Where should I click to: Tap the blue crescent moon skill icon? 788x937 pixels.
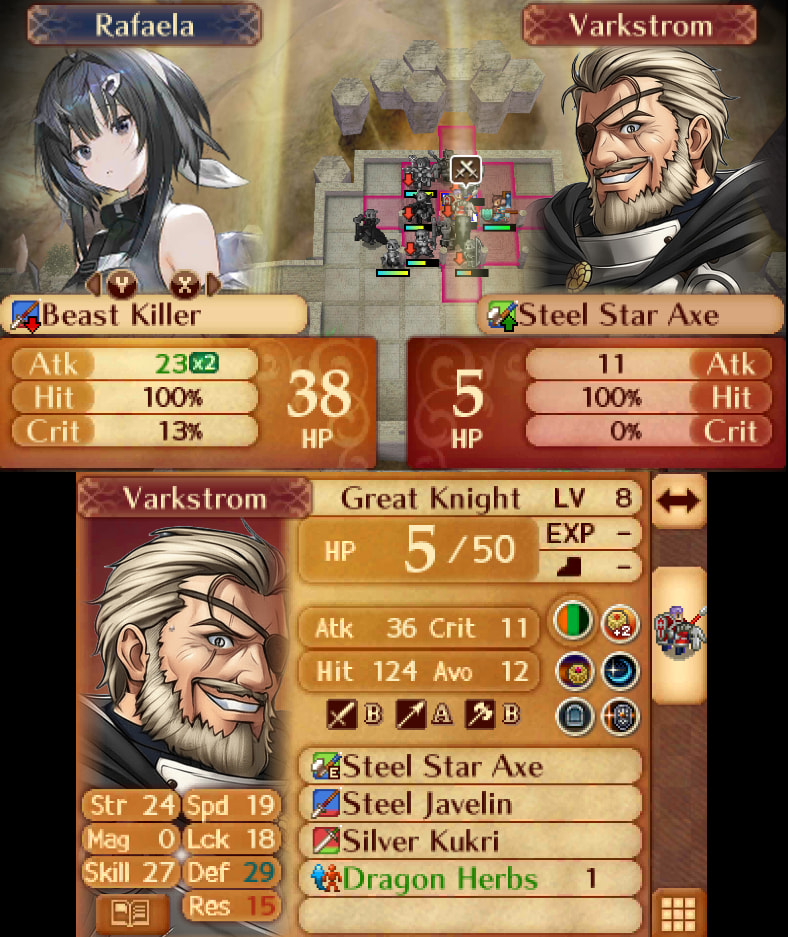[x=621, y=669]
